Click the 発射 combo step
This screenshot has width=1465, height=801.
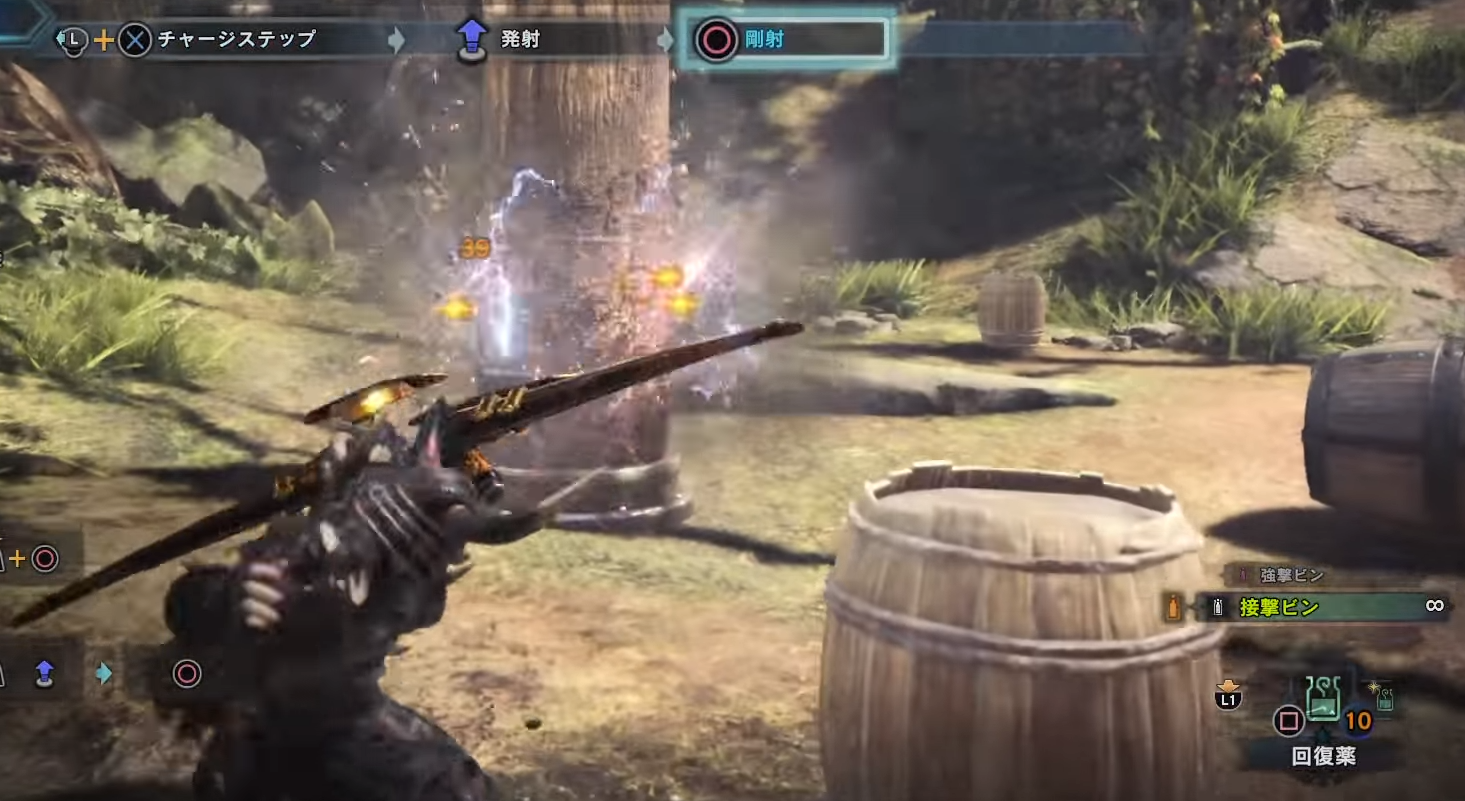[x=520, y=40]
